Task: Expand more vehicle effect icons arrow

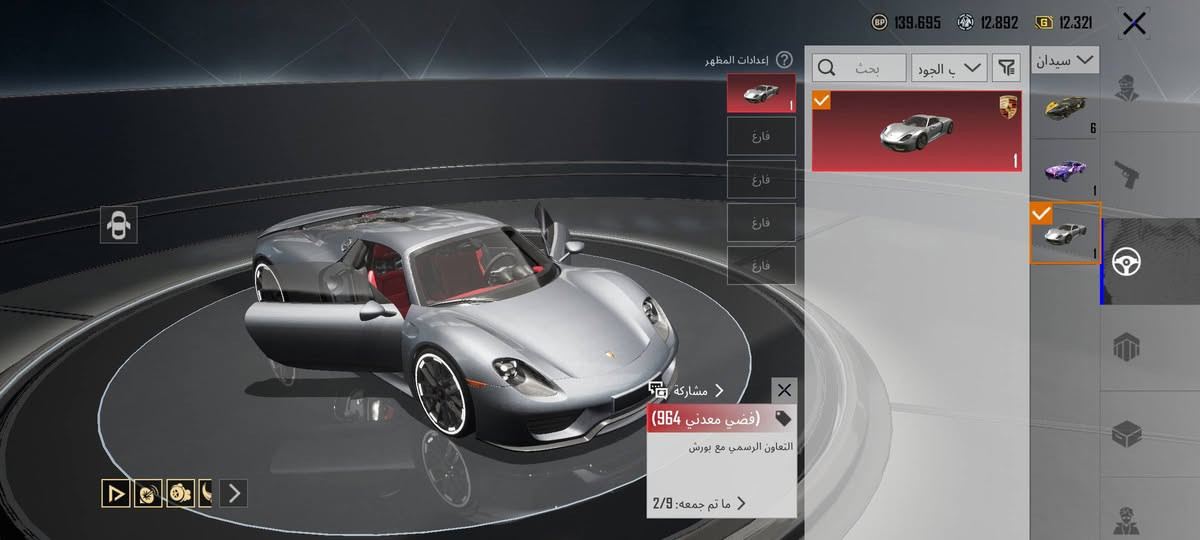Action: [234, 492]
